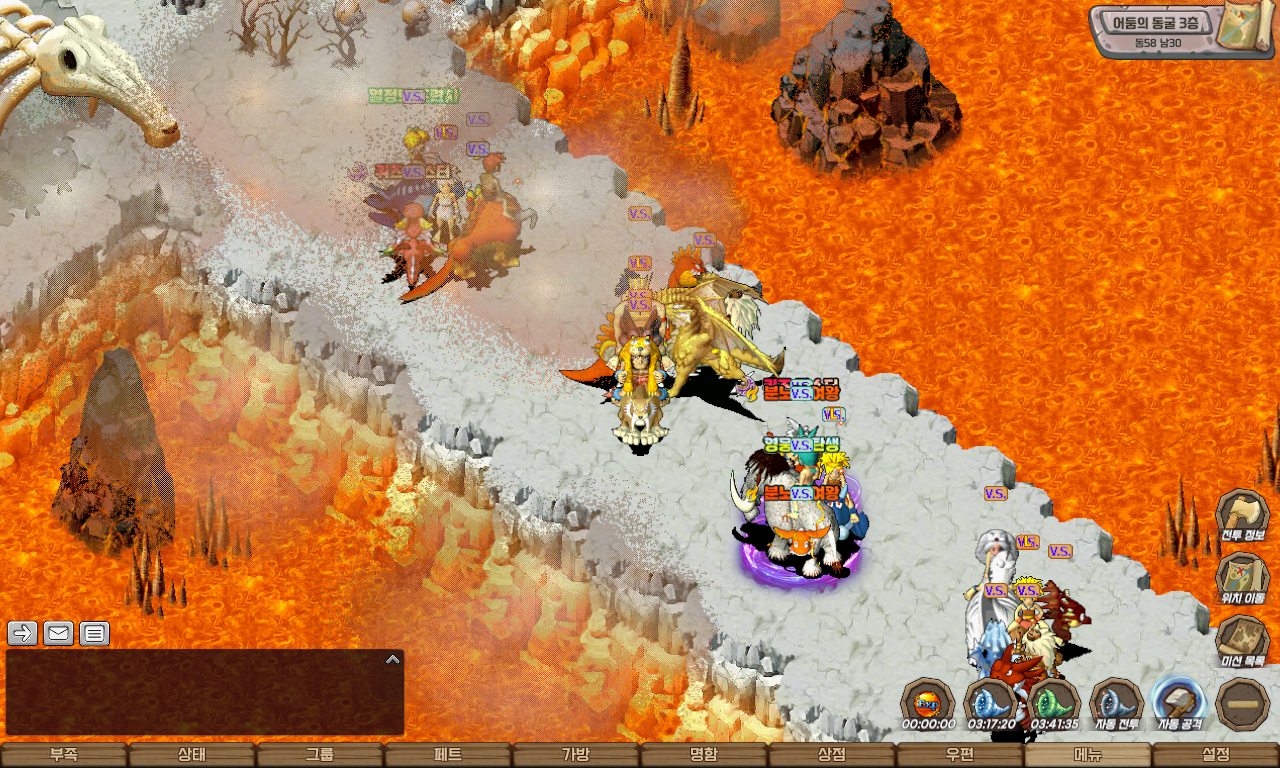Viewport: 1280px width, 768px height.
Task: Show 전투 정보 (battle info) axe icon
Action: coord(1242,515)
